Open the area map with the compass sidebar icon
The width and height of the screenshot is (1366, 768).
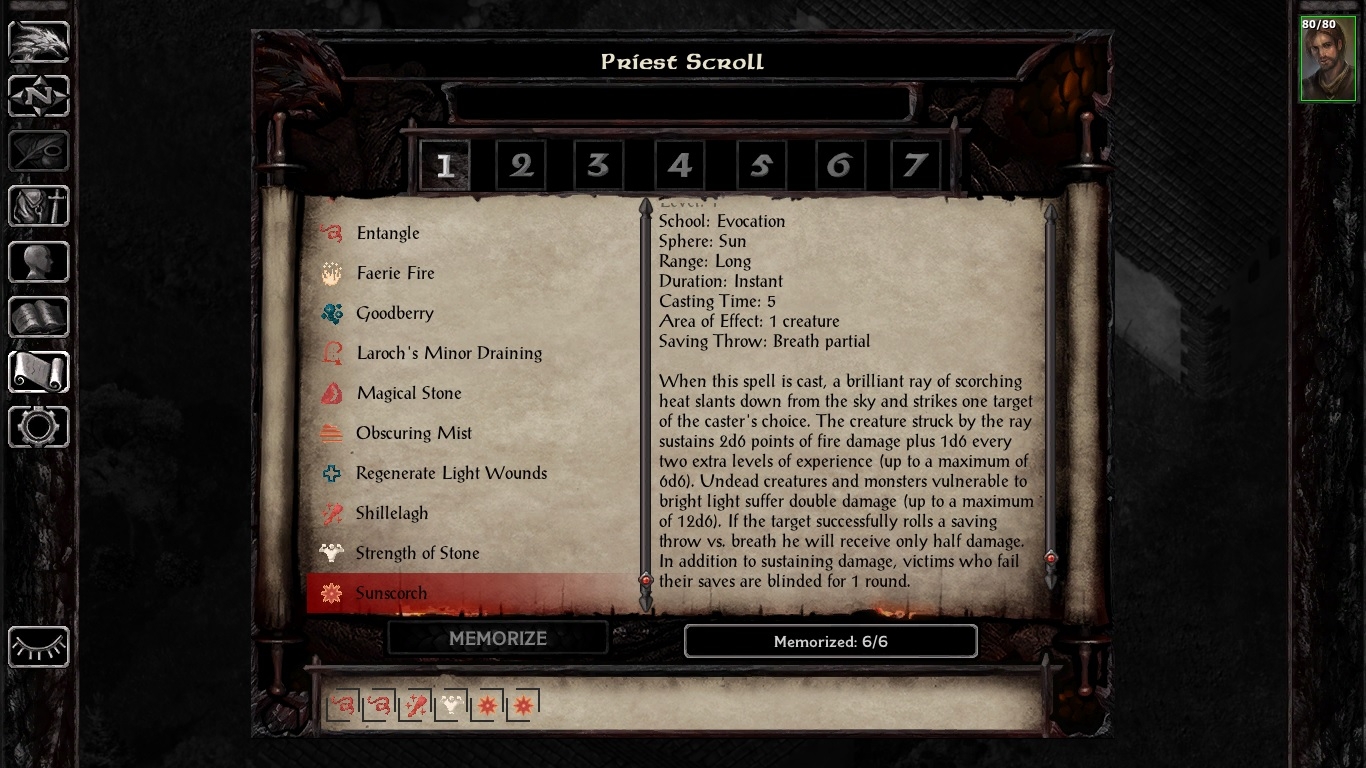[x=38, y=96]
